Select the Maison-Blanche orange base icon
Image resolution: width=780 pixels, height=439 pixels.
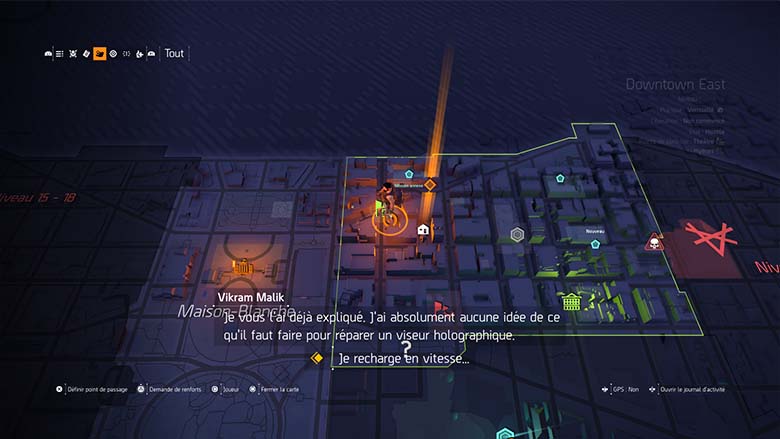coord(242,268)
